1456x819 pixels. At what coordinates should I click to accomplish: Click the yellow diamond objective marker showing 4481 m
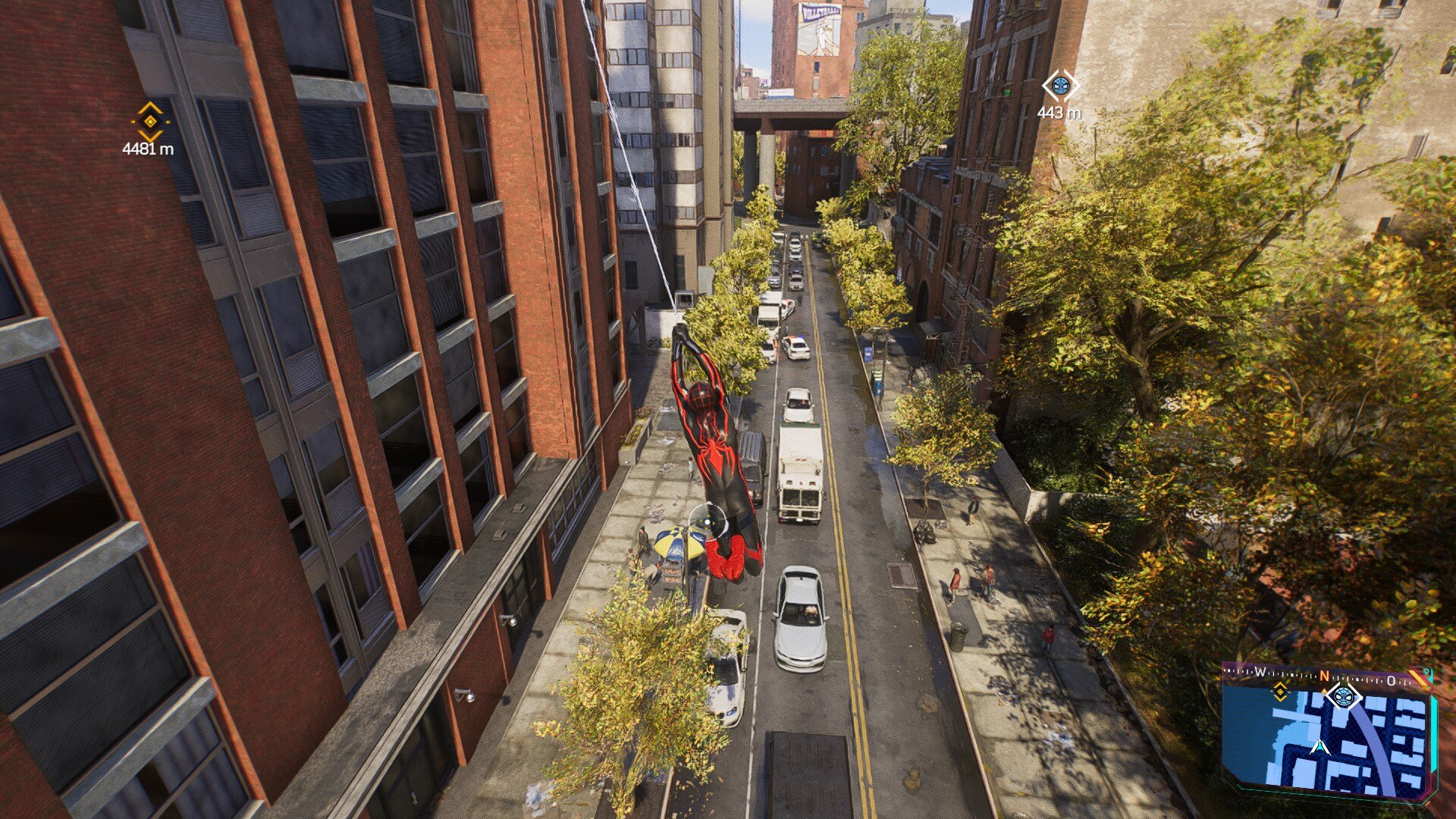coord(150,121)
